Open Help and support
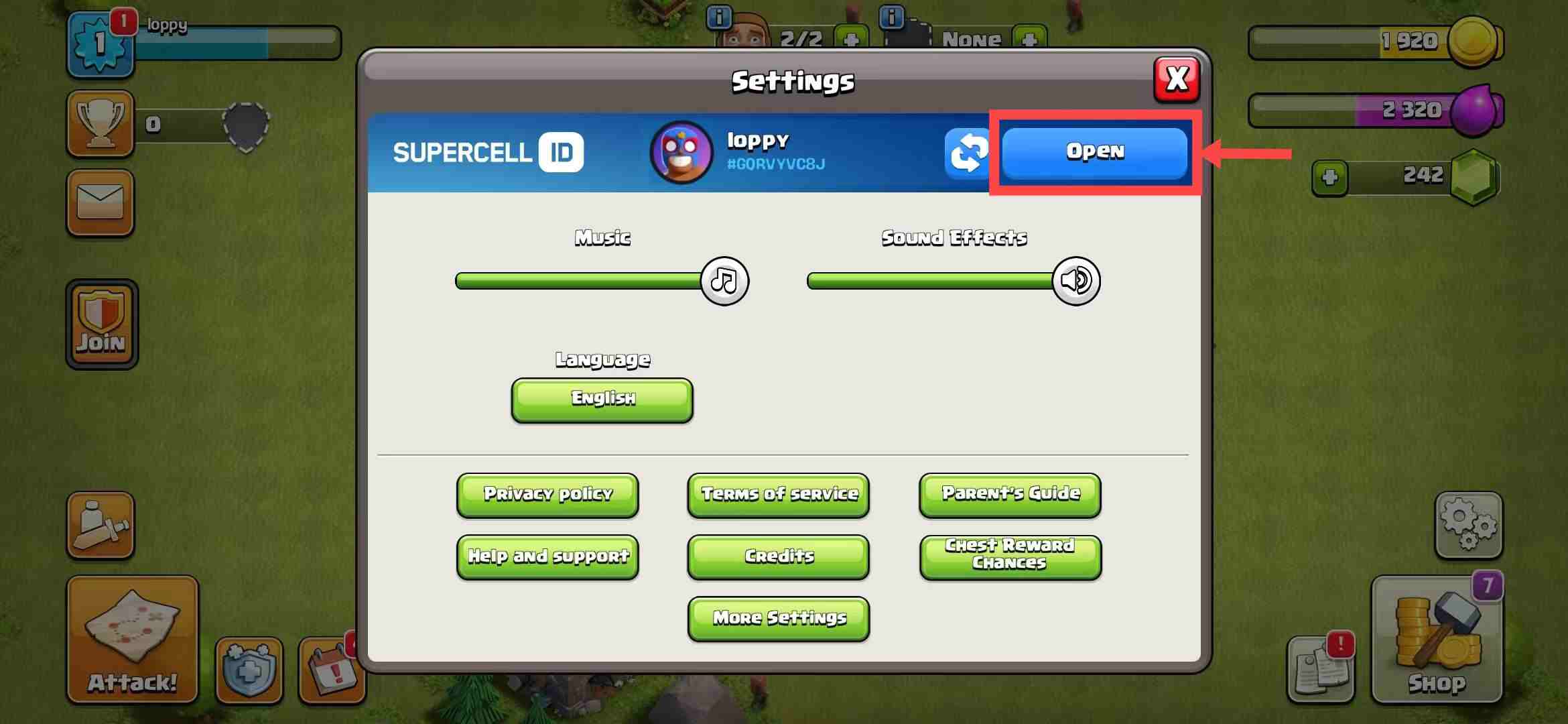 [x=547, y=556]
